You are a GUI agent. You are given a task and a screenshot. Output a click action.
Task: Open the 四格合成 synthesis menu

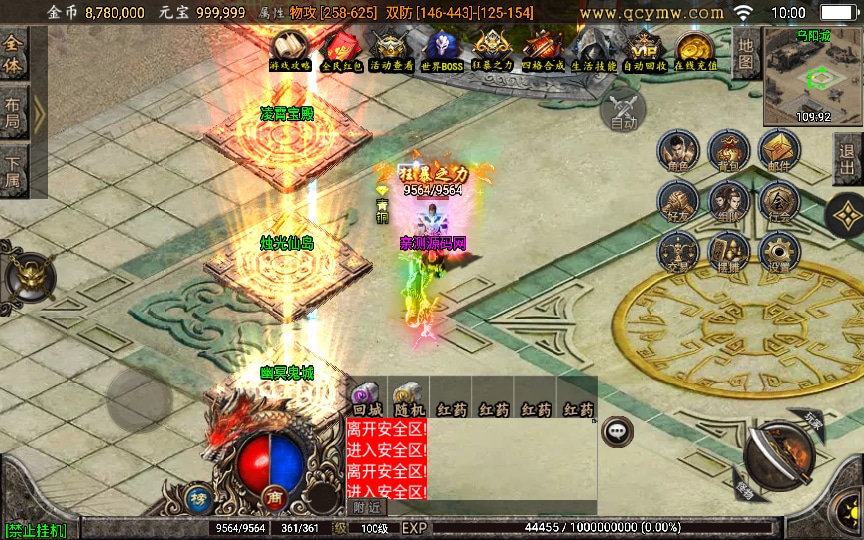click(543, 50)
